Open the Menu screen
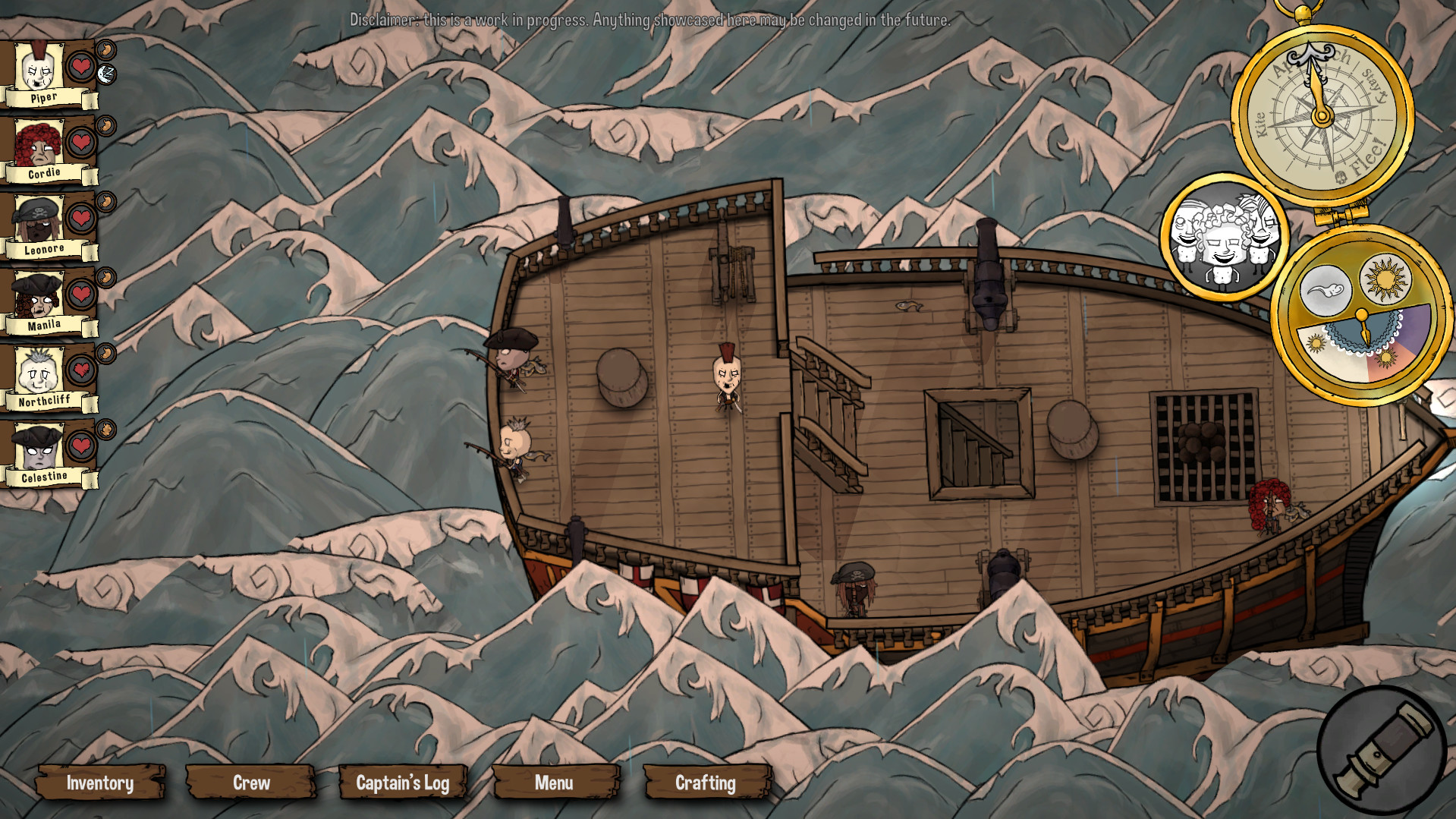1456x819 pixels. [x=555, y=783]
